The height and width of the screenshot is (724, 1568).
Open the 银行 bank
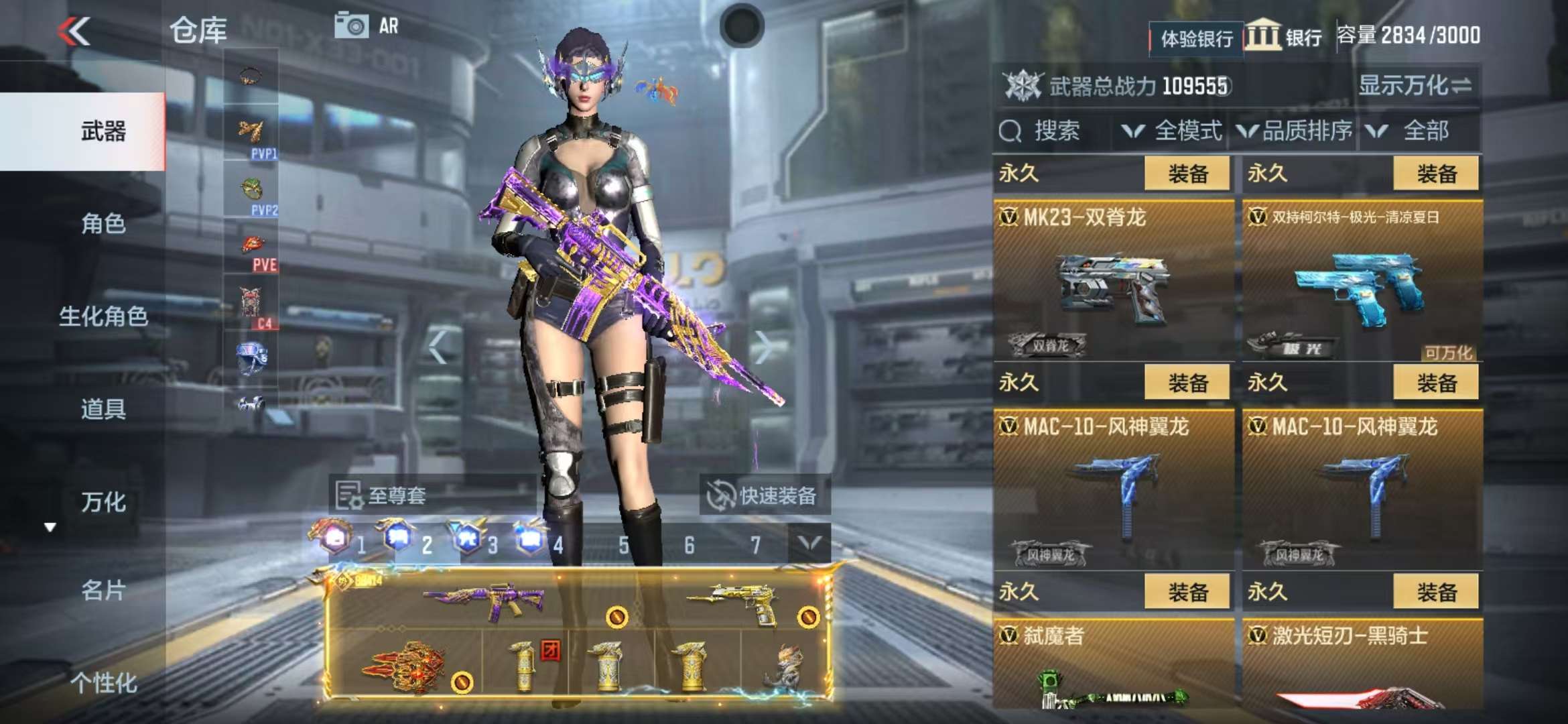[1284, 36]
